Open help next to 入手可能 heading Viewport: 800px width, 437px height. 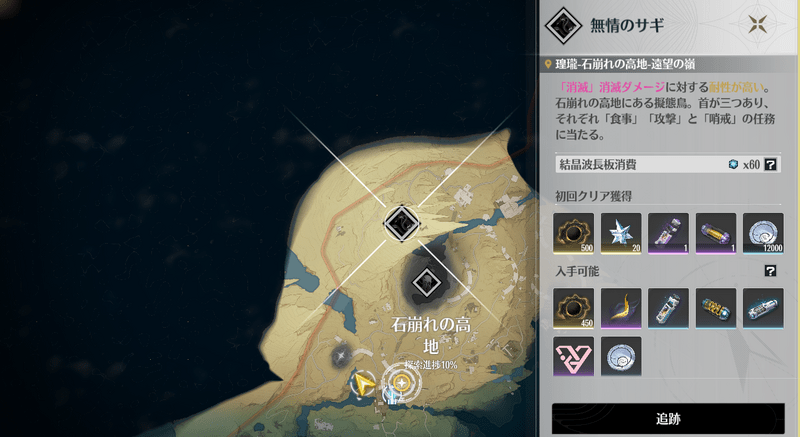click(771, 270)
